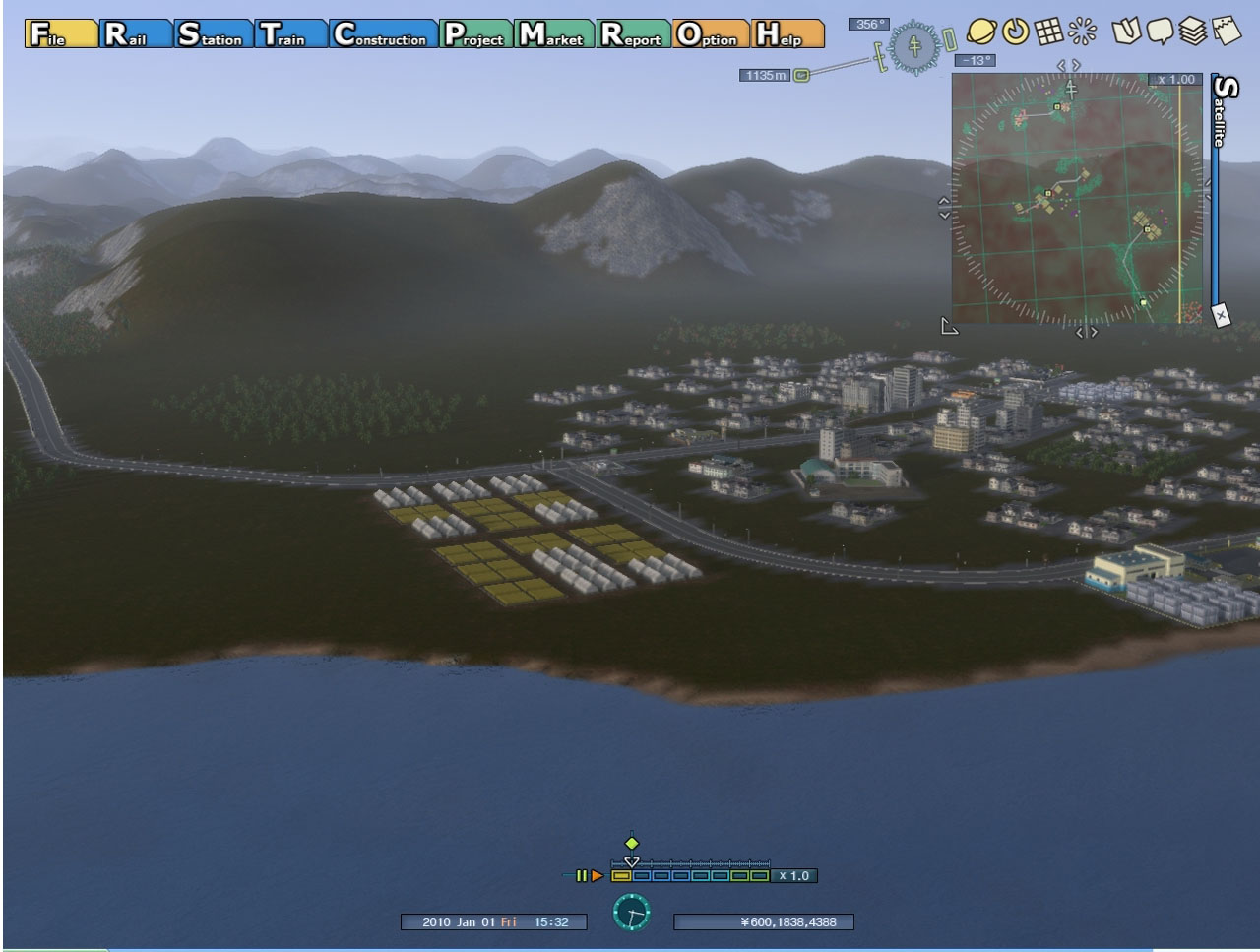Viewport: 1260px width, 952px height.
Task: Open the Report menu
Action: [x=635, y=34]
